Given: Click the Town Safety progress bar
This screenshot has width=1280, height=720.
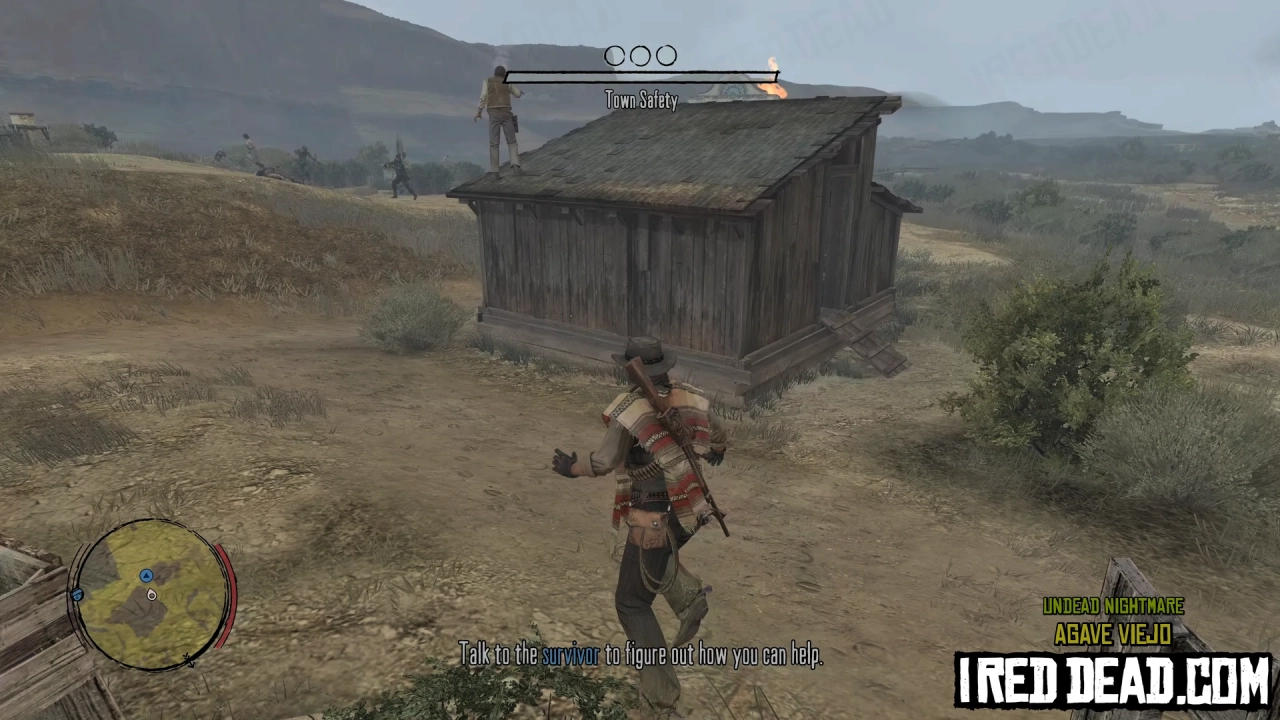Looking at the screenshot, I should [641, 78].
